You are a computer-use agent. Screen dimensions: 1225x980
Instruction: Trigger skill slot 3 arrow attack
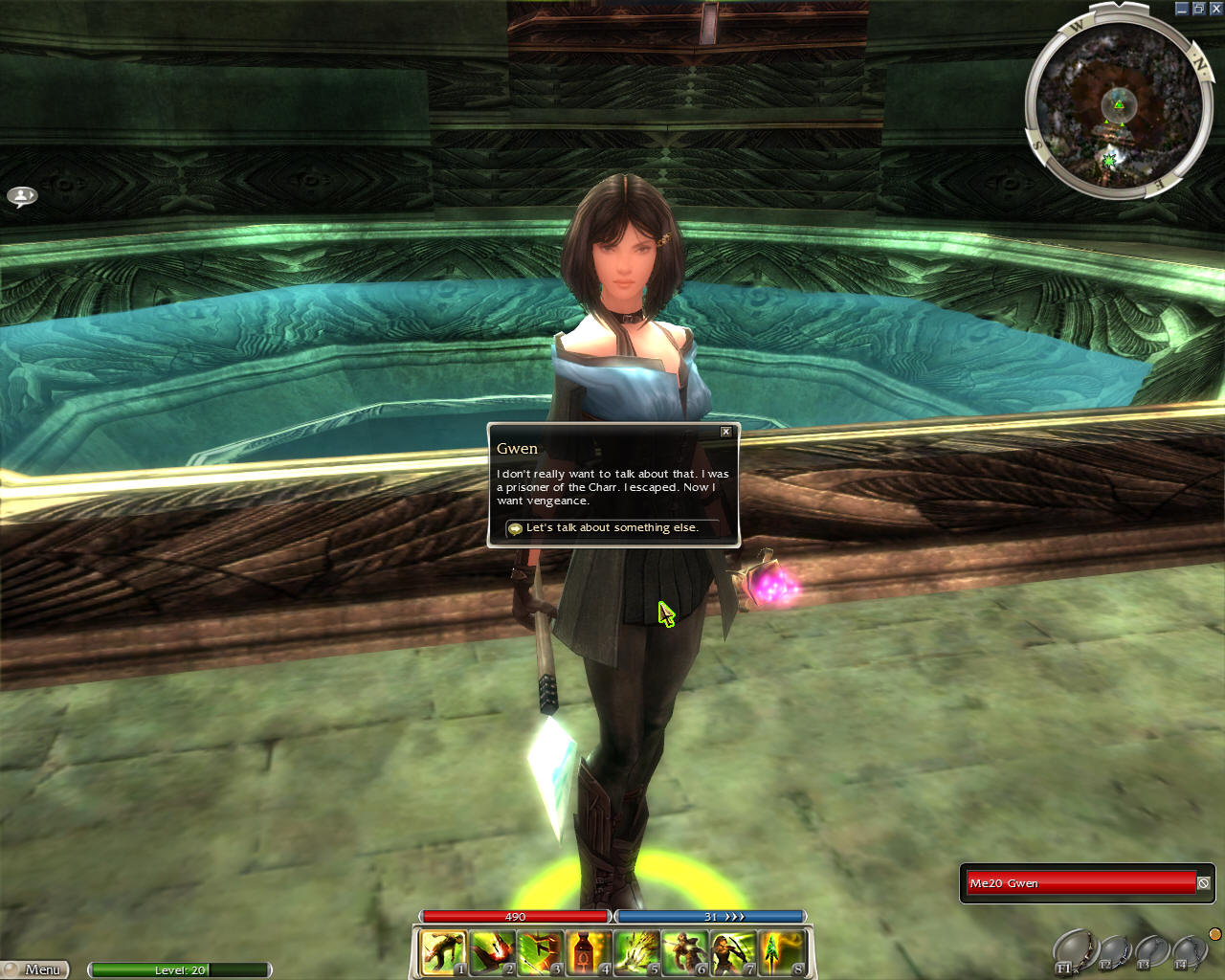tap(540, 953)
